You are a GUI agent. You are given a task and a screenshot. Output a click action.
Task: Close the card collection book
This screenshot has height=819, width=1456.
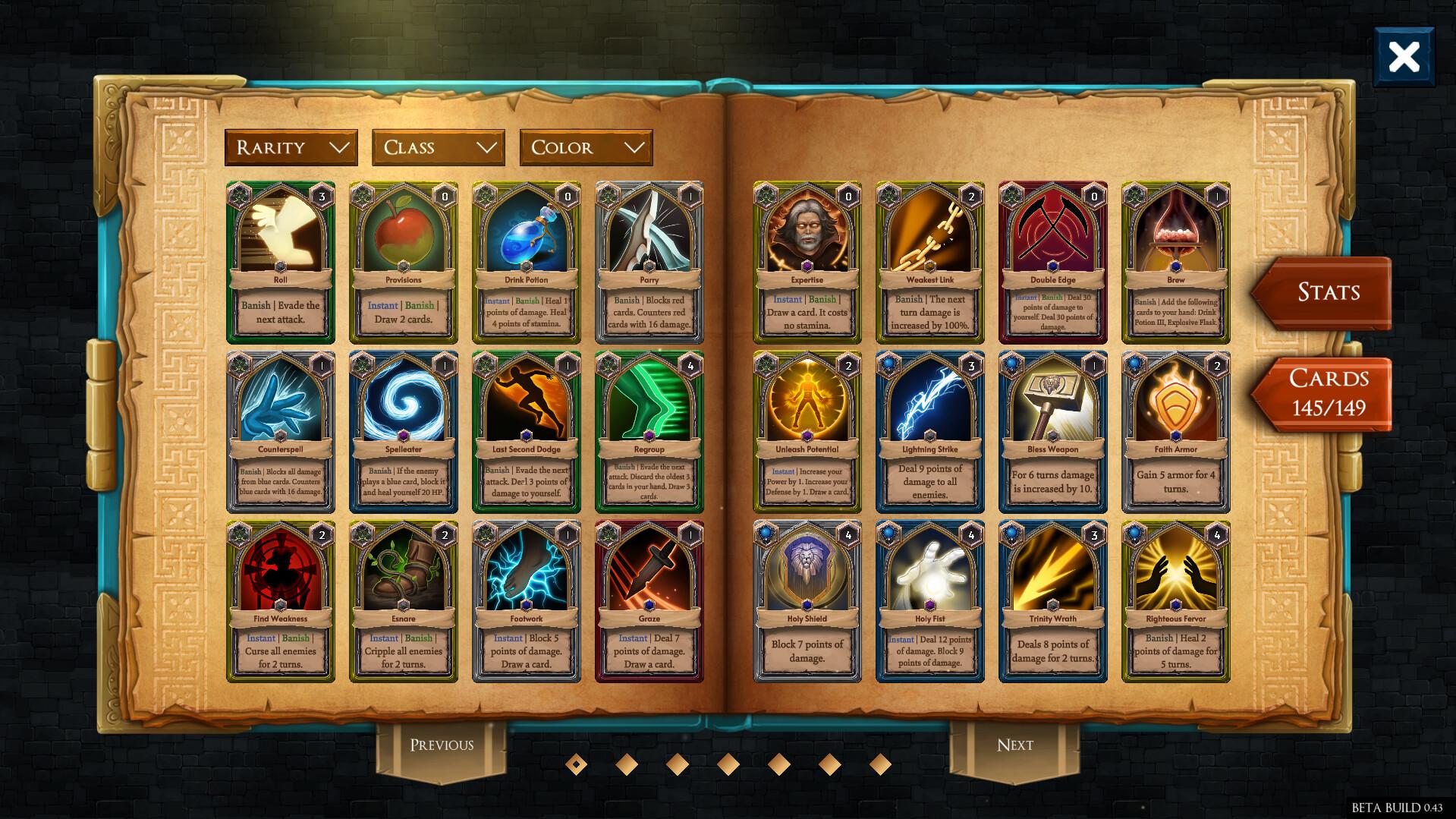point(1403,55)
